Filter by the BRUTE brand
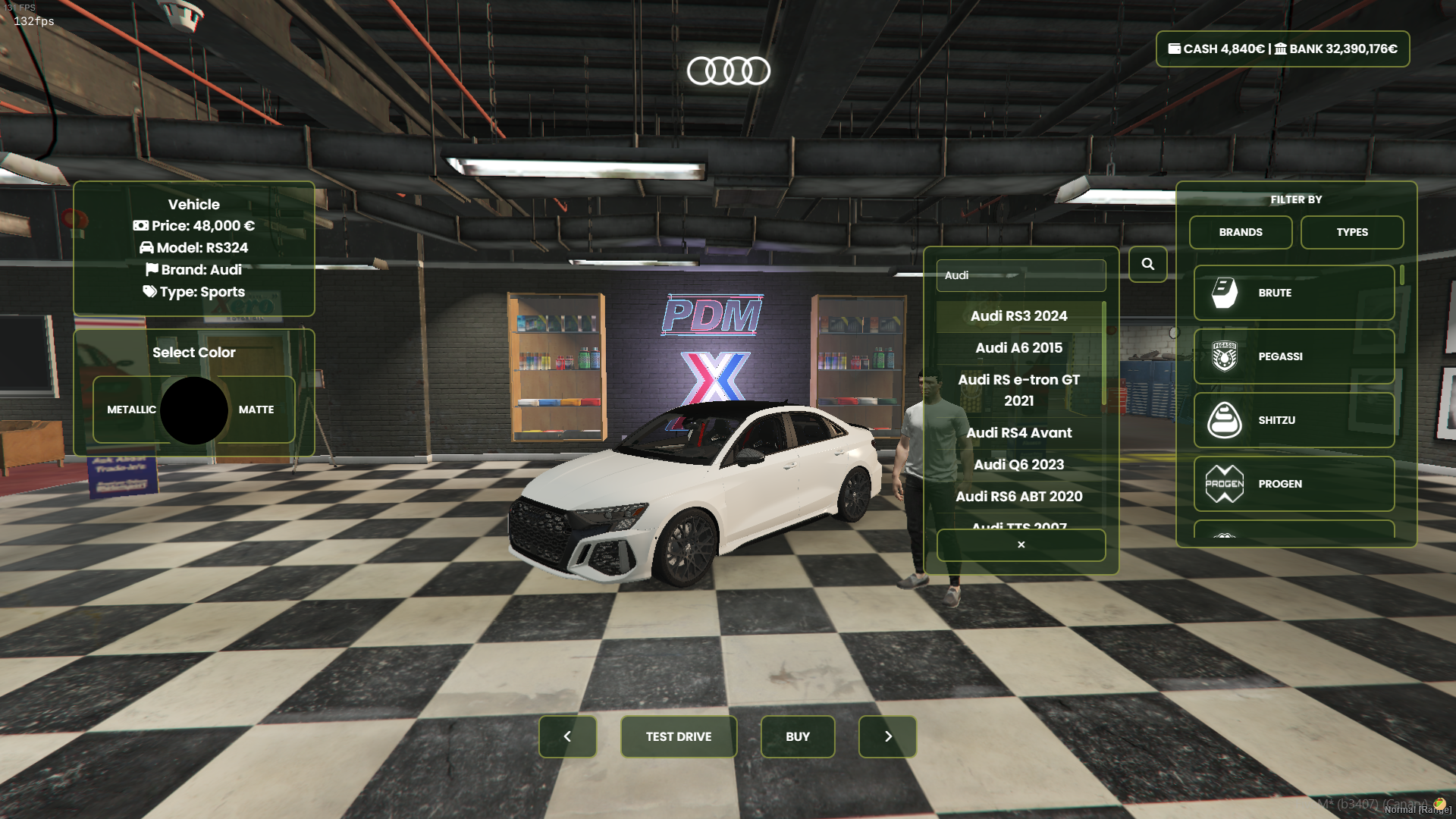This screenshot has height=819, width=1456. [1294, 293]
